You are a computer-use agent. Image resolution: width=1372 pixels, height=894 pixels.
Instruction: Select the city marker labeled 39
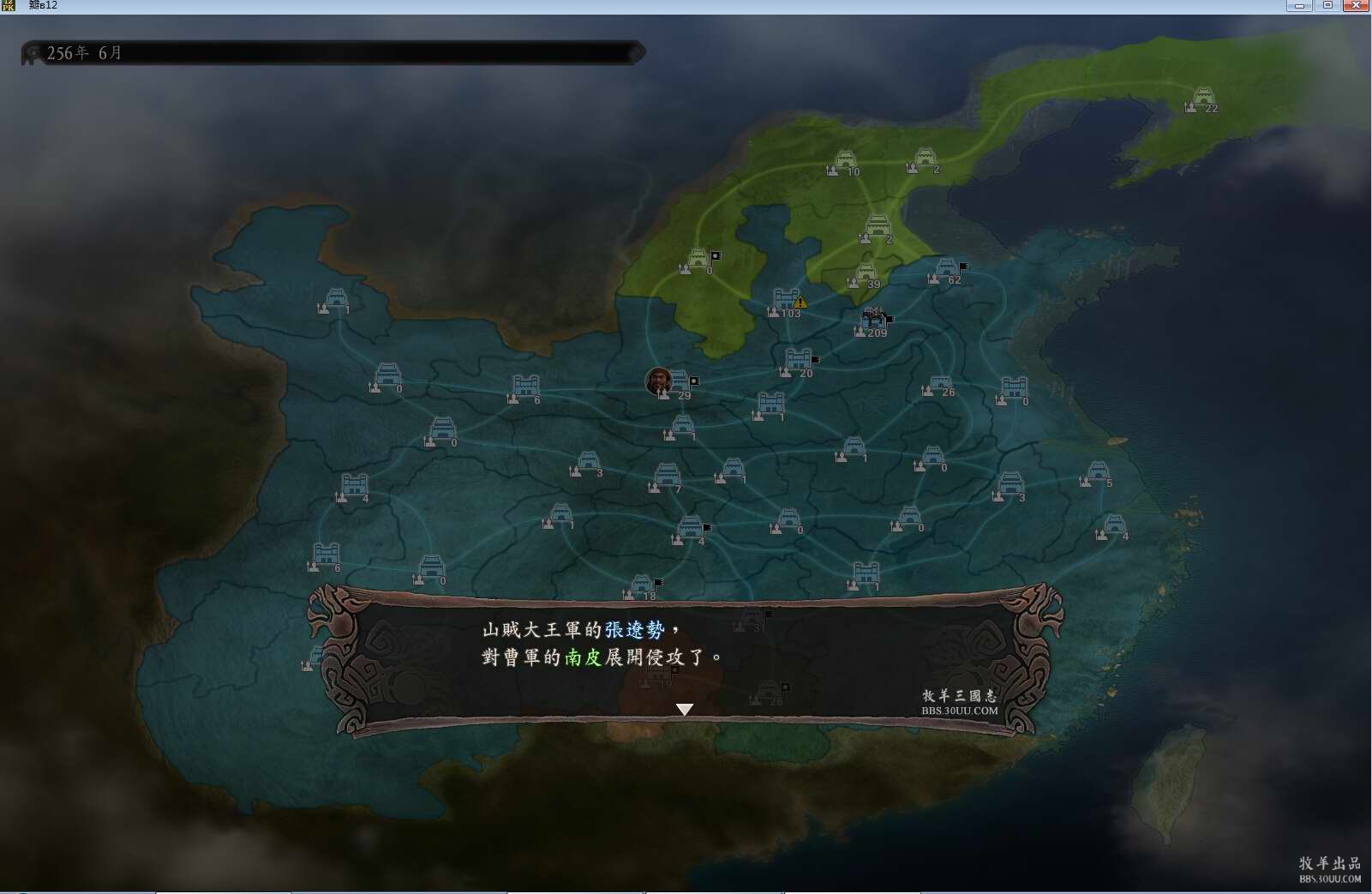coord(866,274)
